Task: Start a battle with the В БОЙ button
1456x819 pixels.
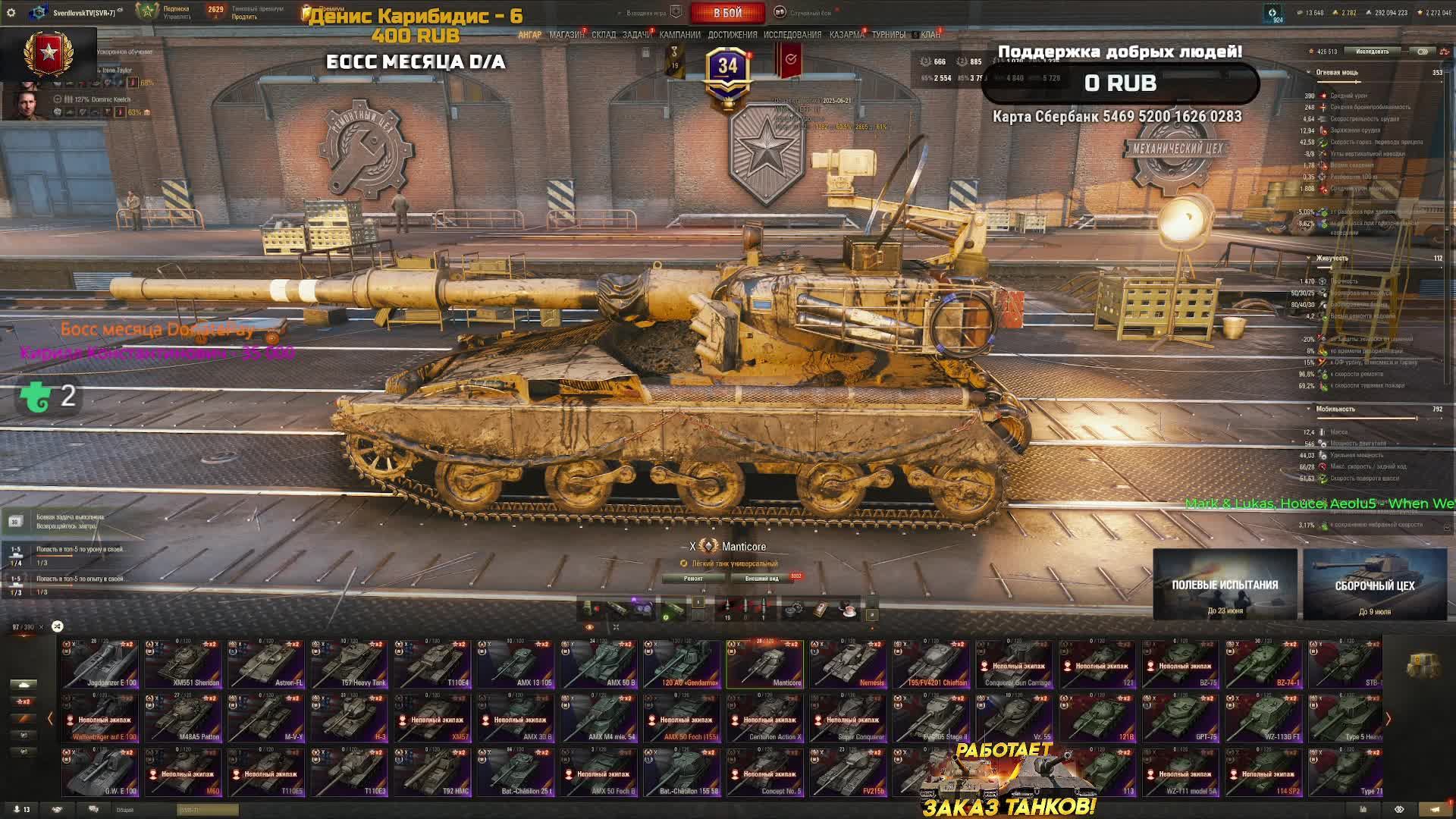Action: [727, 13]
